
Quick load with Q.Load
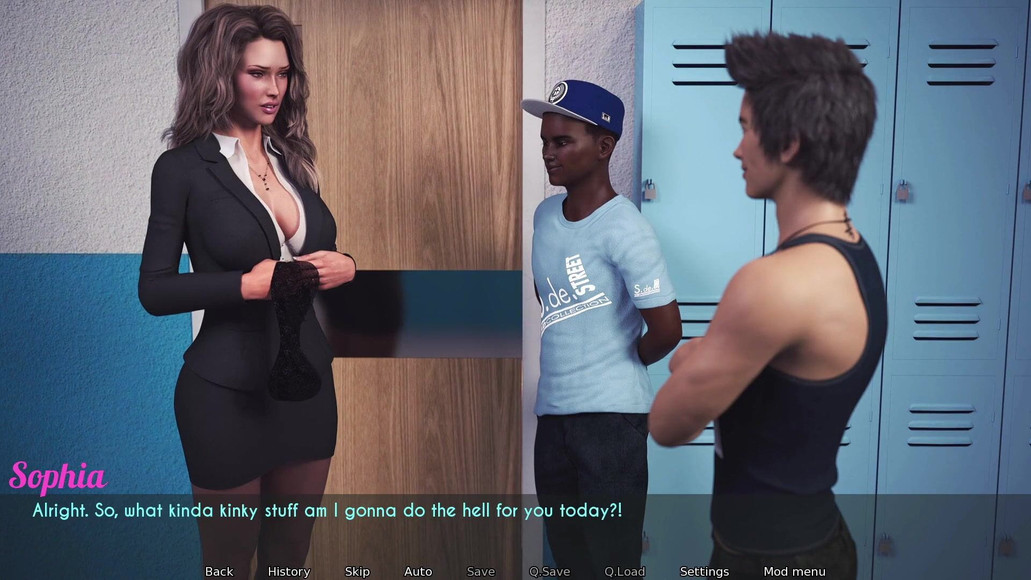click(x=624, y=572)
